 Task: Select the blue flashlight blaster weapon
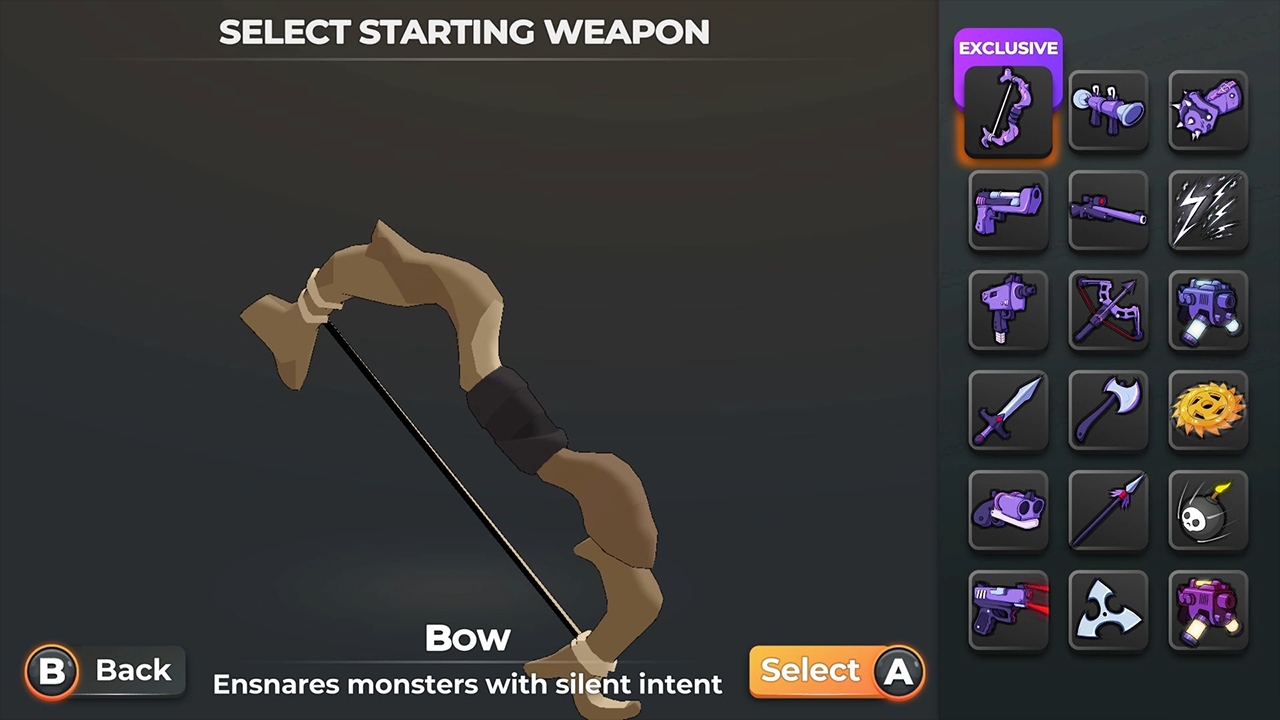[x=1208, y=311]
